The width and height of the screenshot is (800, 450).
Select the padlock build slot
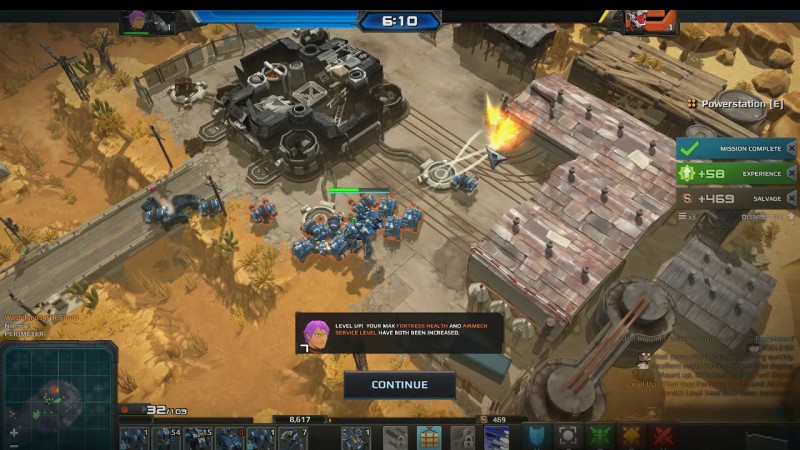pos(461,437)
